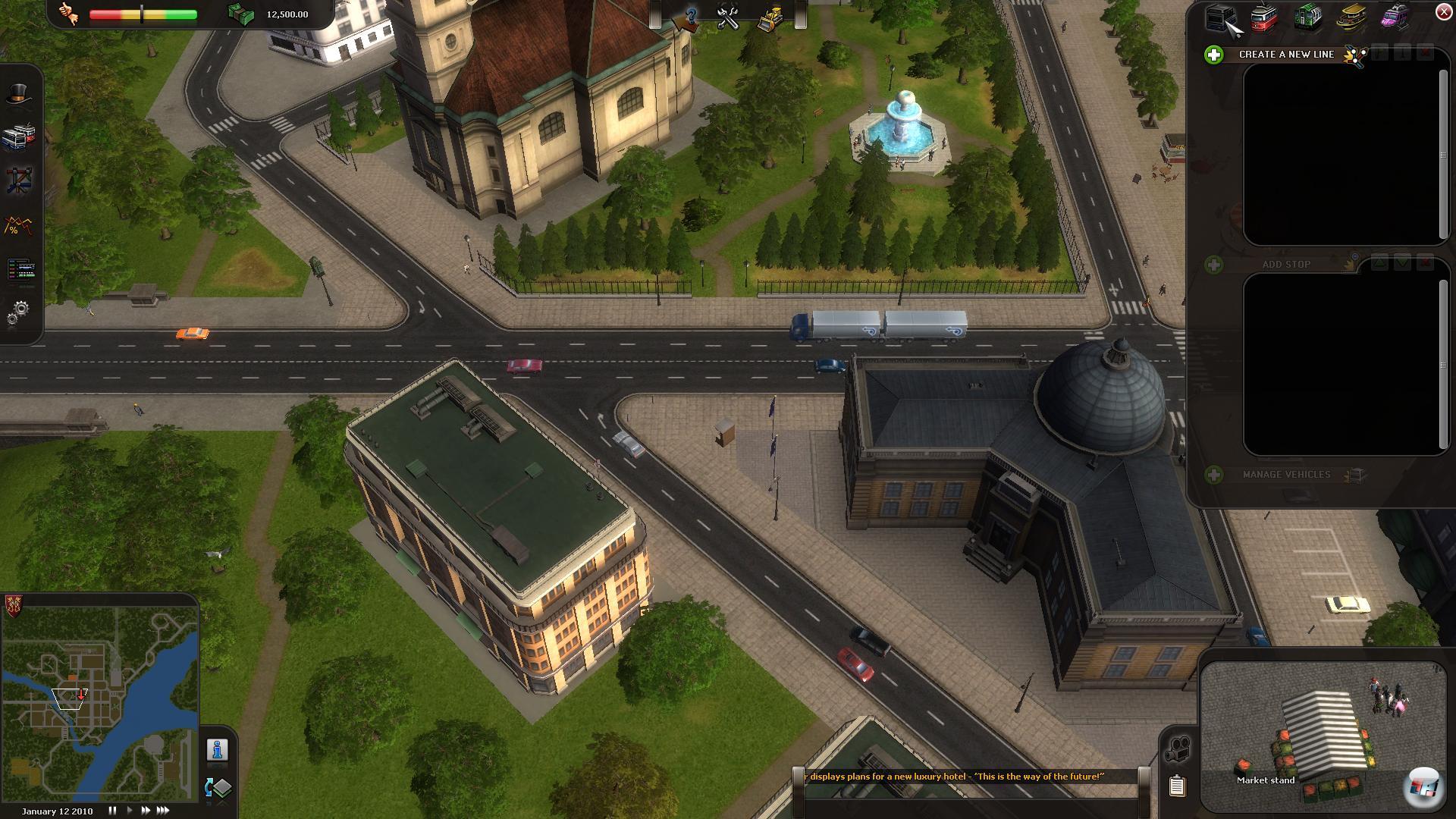The width and height of the screenshot is (1456, 819).
Task: Select the pink helicopter tab
Action: click(x=1394, y=18)
